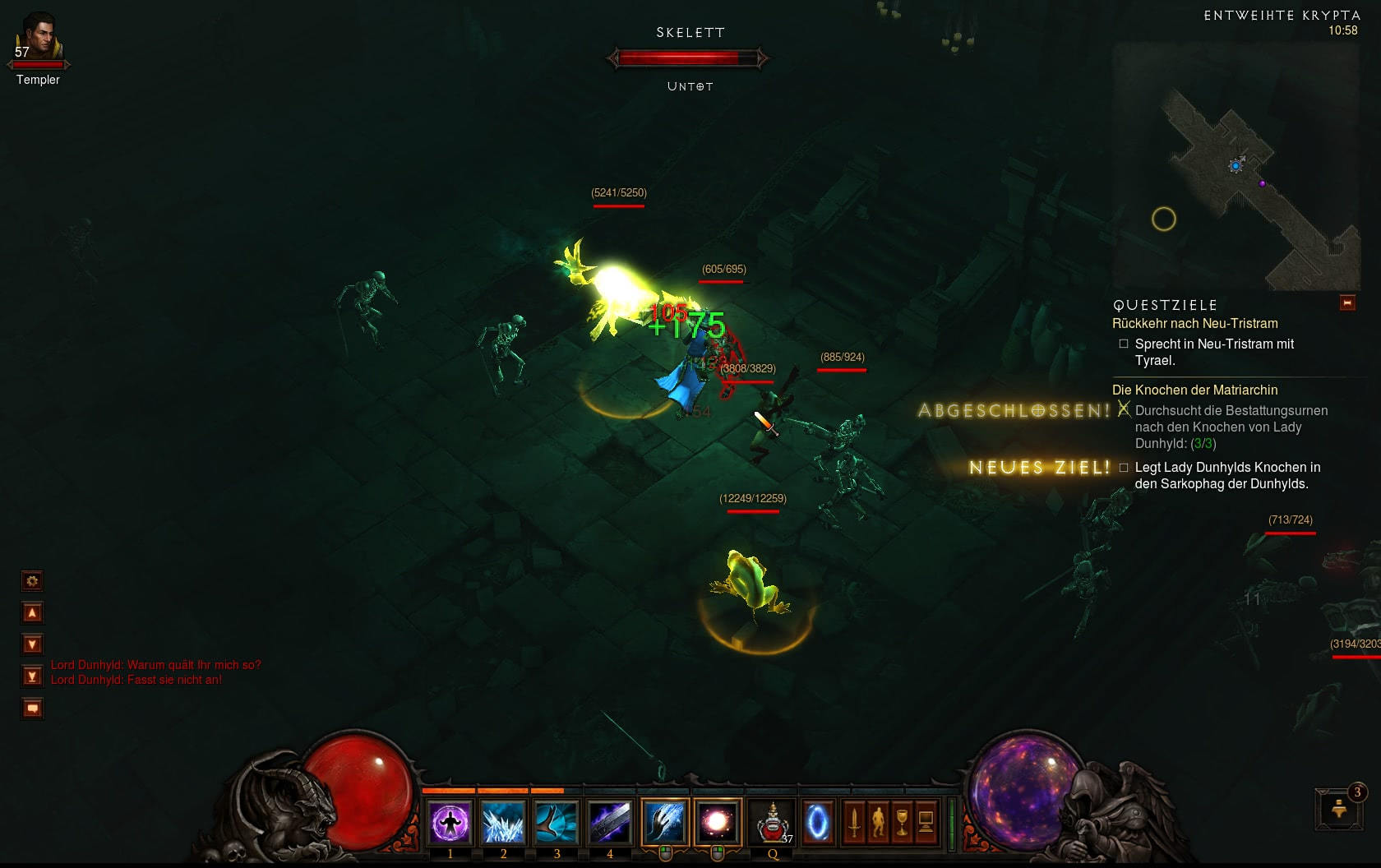Select the frost hand primary skill
Image resolution: width=1381 pixels, height=868 pixels.
point(664,822)
